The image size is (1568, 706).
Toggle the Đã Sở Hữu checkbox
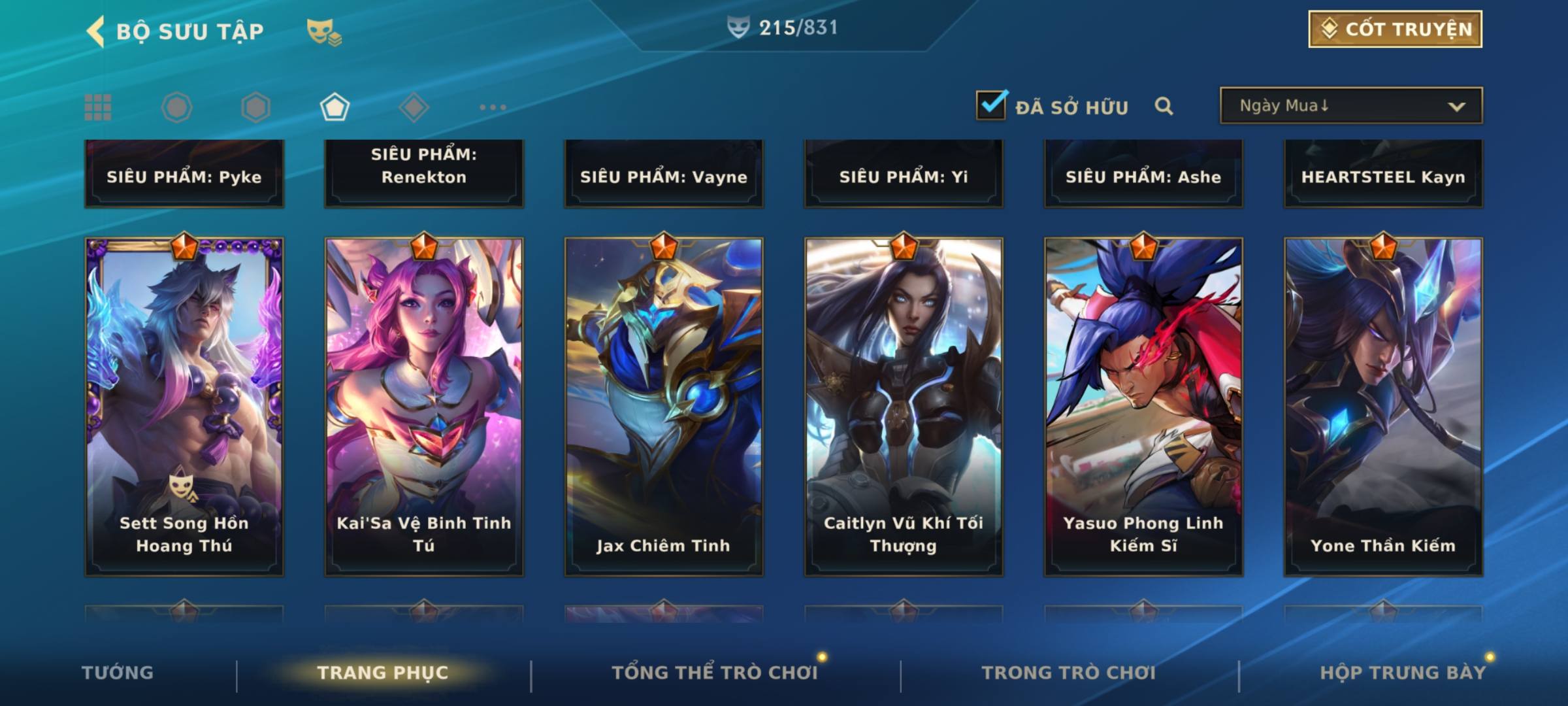click(991, 105)
